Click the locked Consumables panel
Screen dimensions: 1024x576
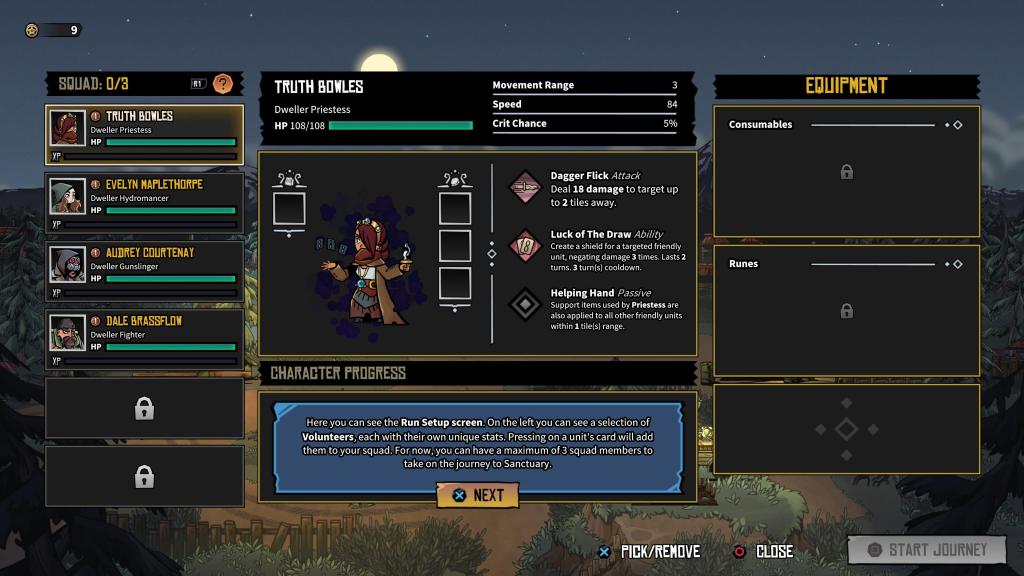[846, 172]
